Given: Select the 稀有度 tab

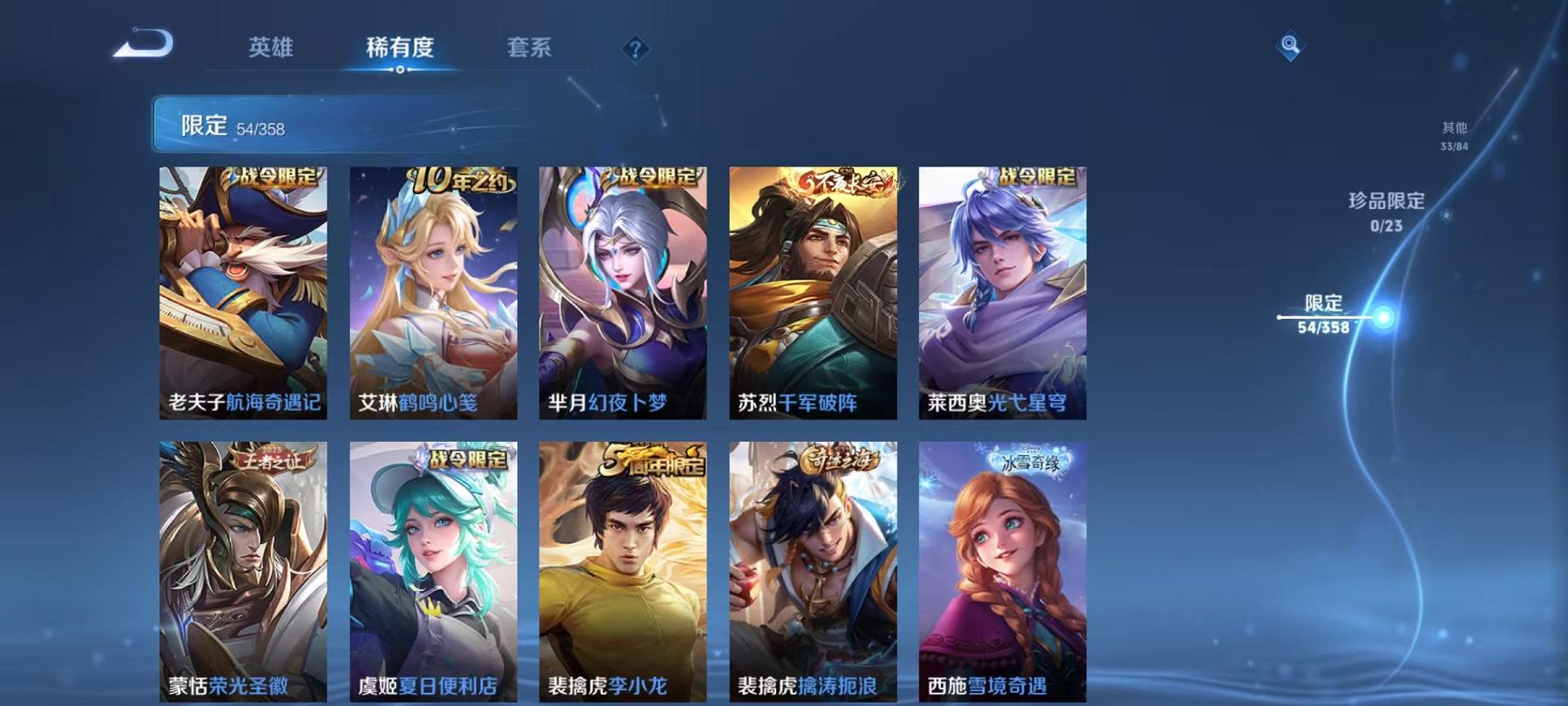Looking at the screenshot, I should (x=401, y=50).
